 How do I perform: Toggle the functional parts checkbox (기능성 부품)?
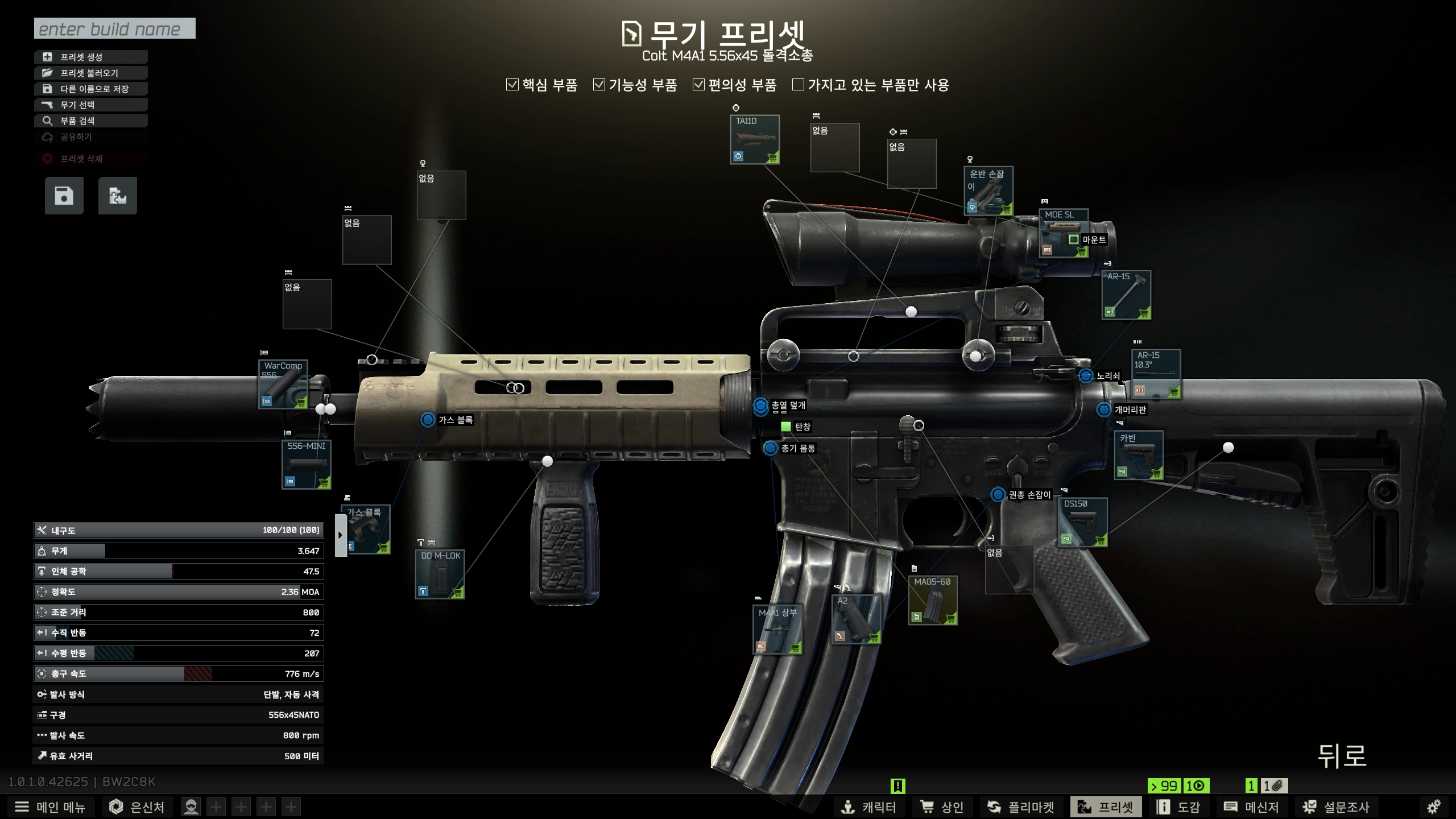tap(599, 85)
